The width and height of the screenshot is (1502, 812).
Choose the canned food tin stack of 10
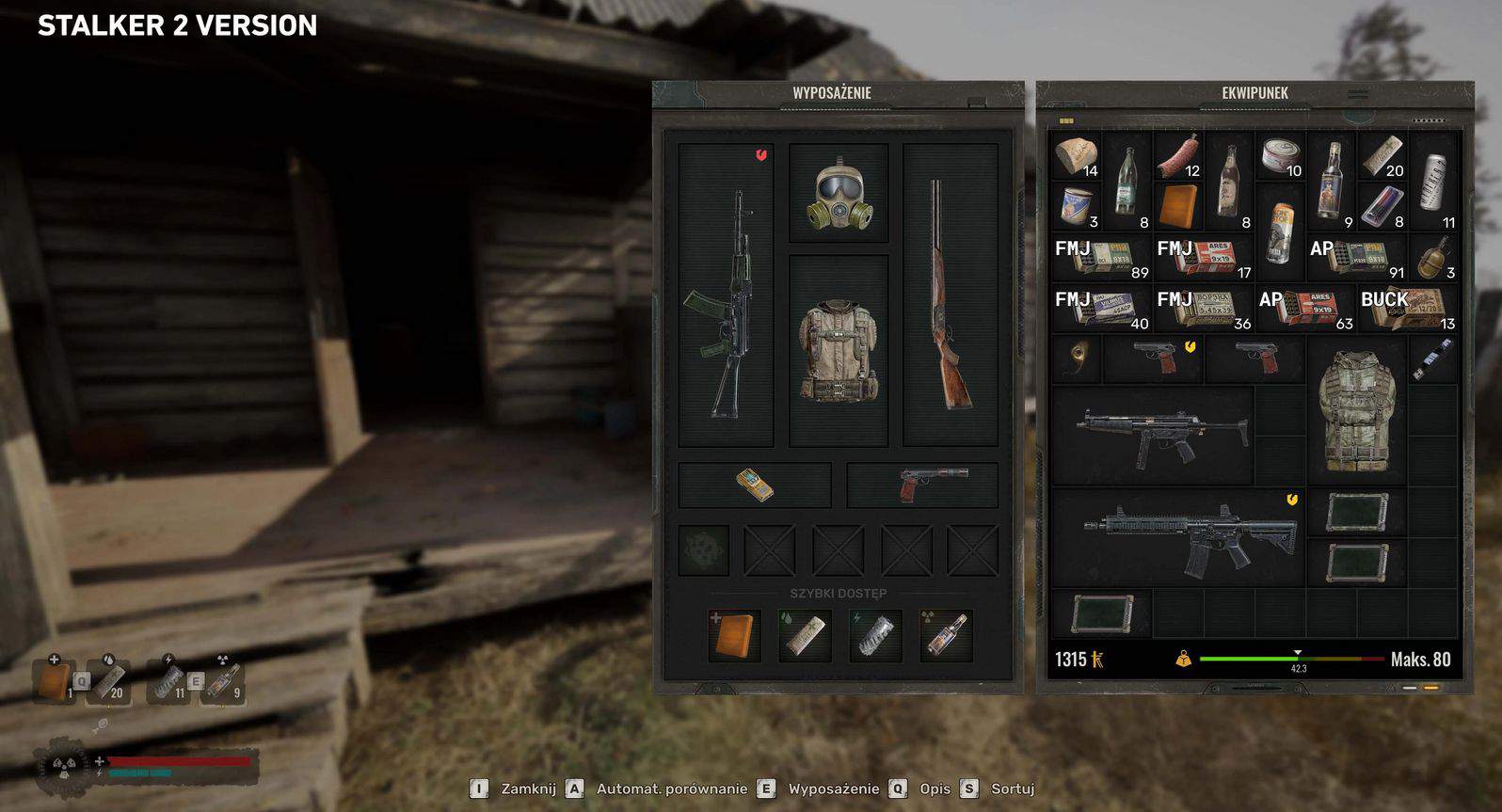(1279, 156)
